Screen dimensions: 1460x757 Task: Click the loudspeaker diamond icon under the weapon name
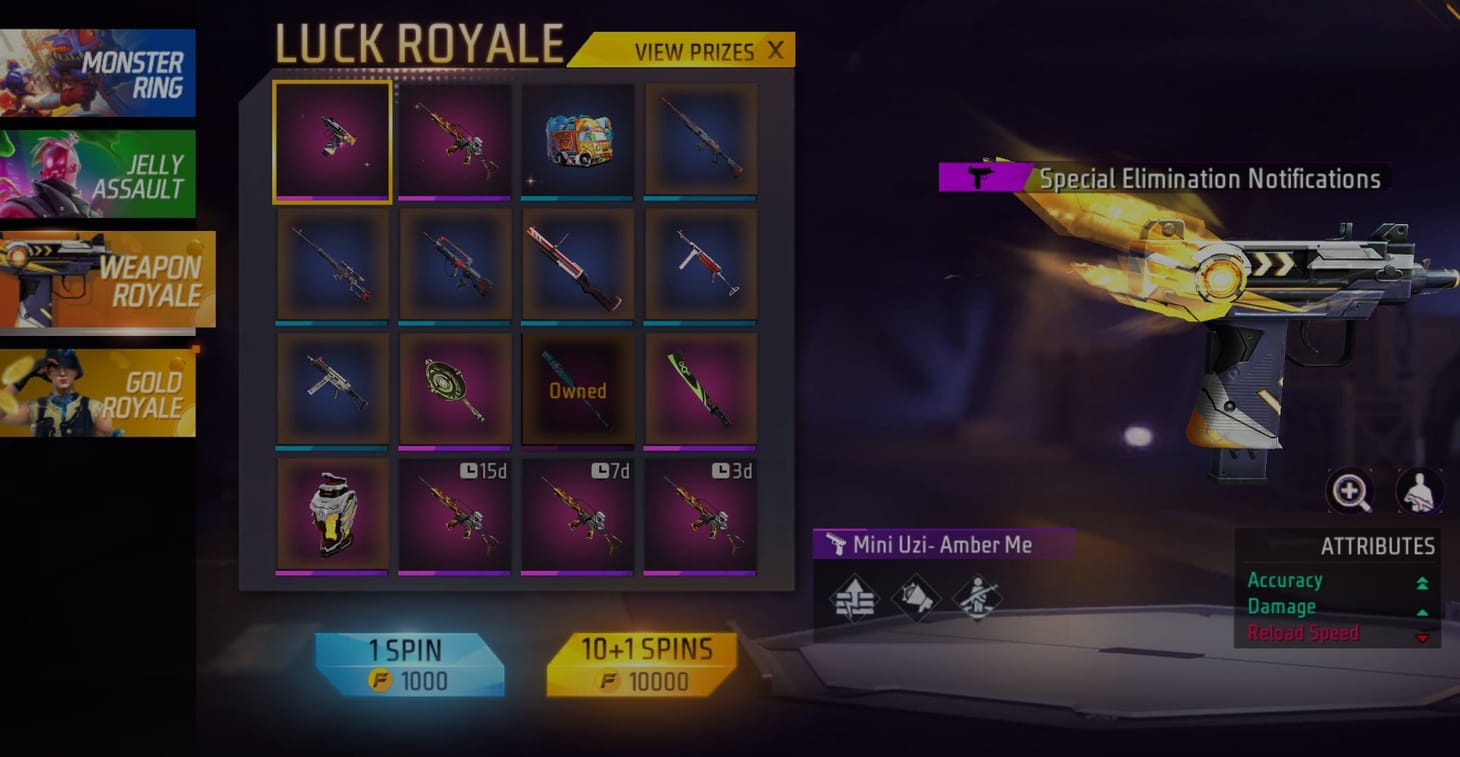916,596
